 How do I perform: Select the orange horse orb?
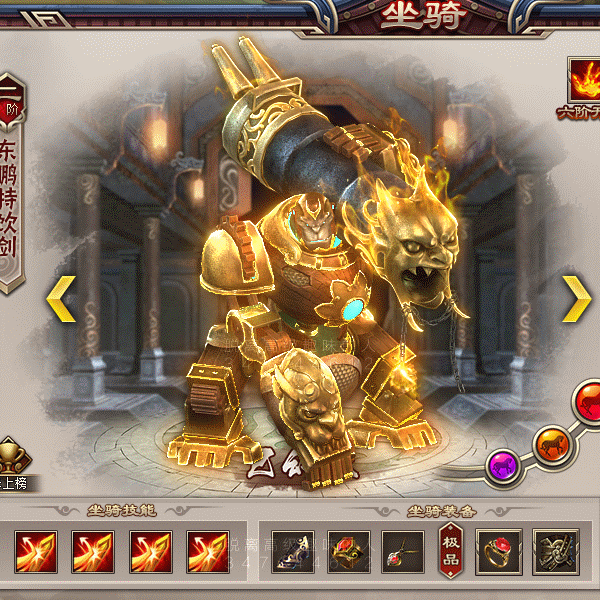(550, 444)
